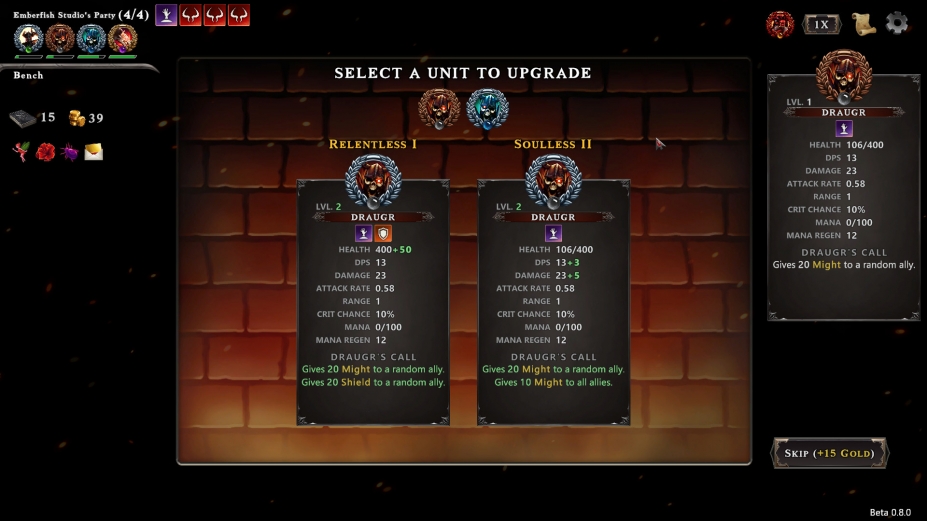The height and width of the screenshot is (521, 927).
Task: Inspect the red fairy relic icon
Action: point(21,152)
